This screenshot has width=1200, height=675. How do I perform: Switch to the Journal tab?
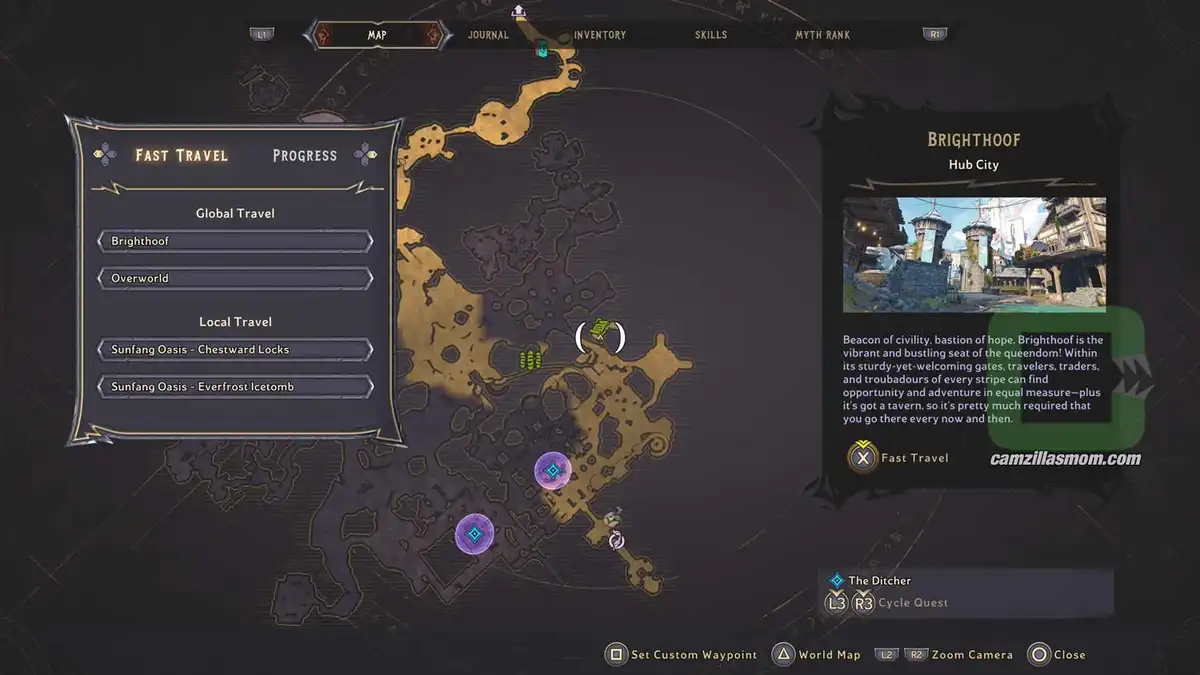[488, 35]
